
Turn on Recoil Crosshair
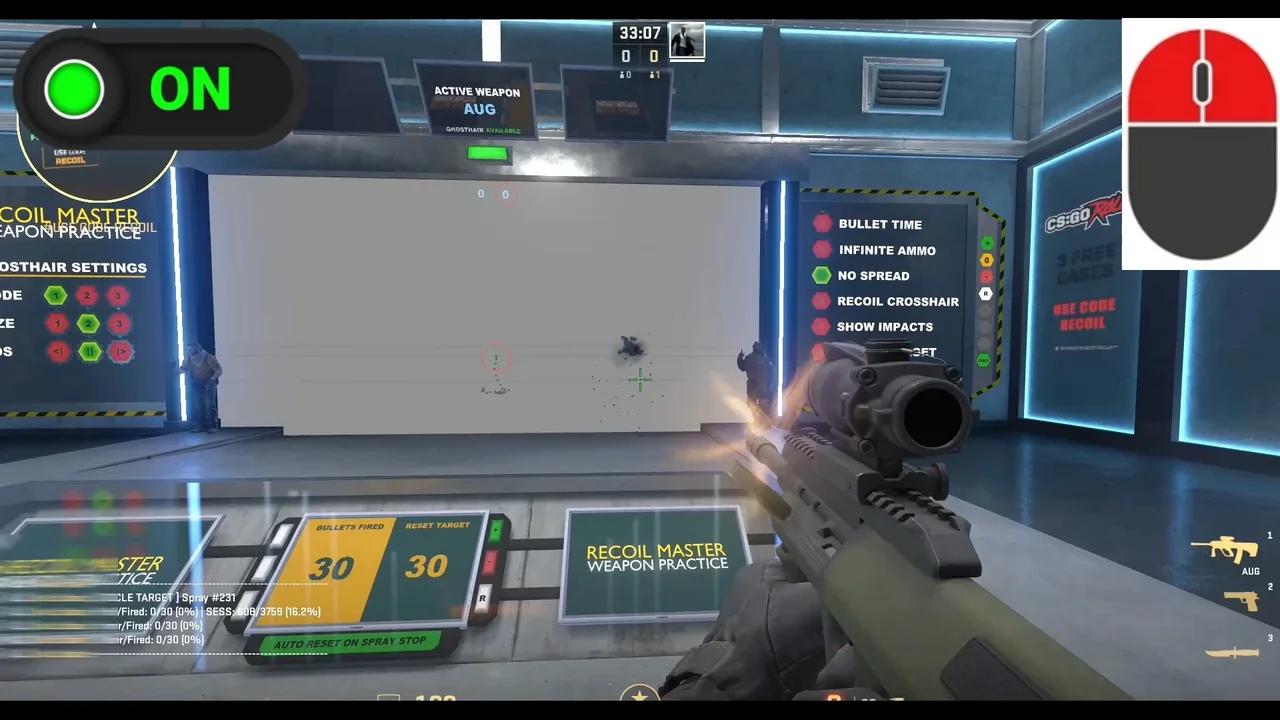(x=822, y=301)
